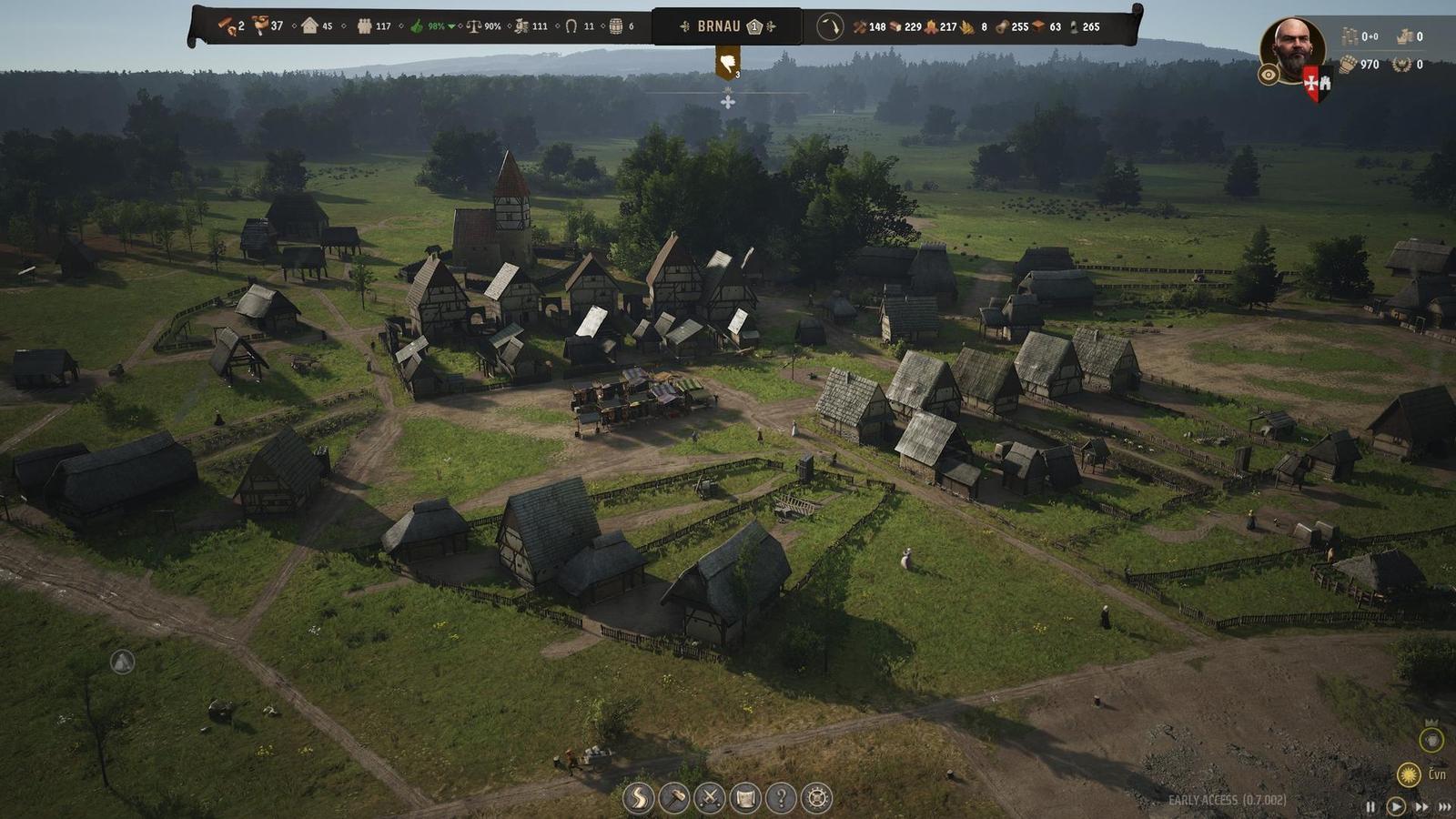Screen dimensions: 1456x819
Task: Click the hand notification marker under Brnau
Action: [x=727, y=64]
